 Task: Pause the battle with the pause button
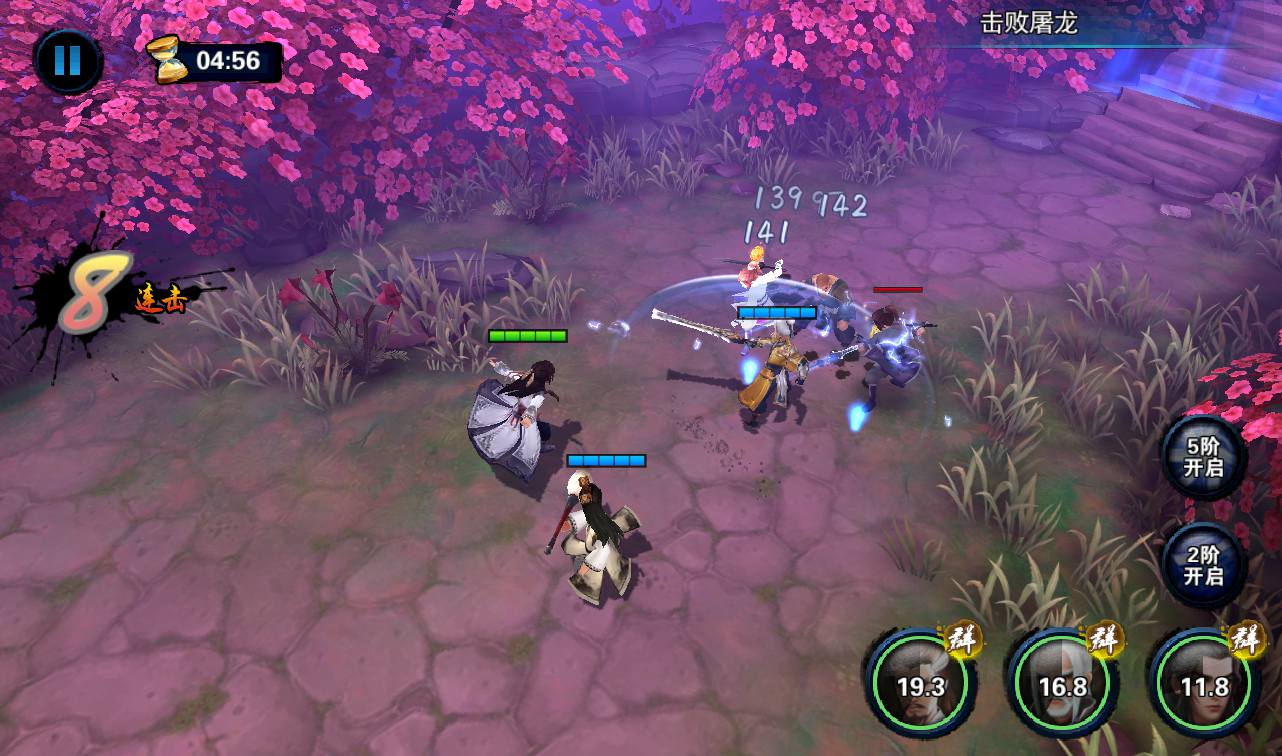coord(67,61)
